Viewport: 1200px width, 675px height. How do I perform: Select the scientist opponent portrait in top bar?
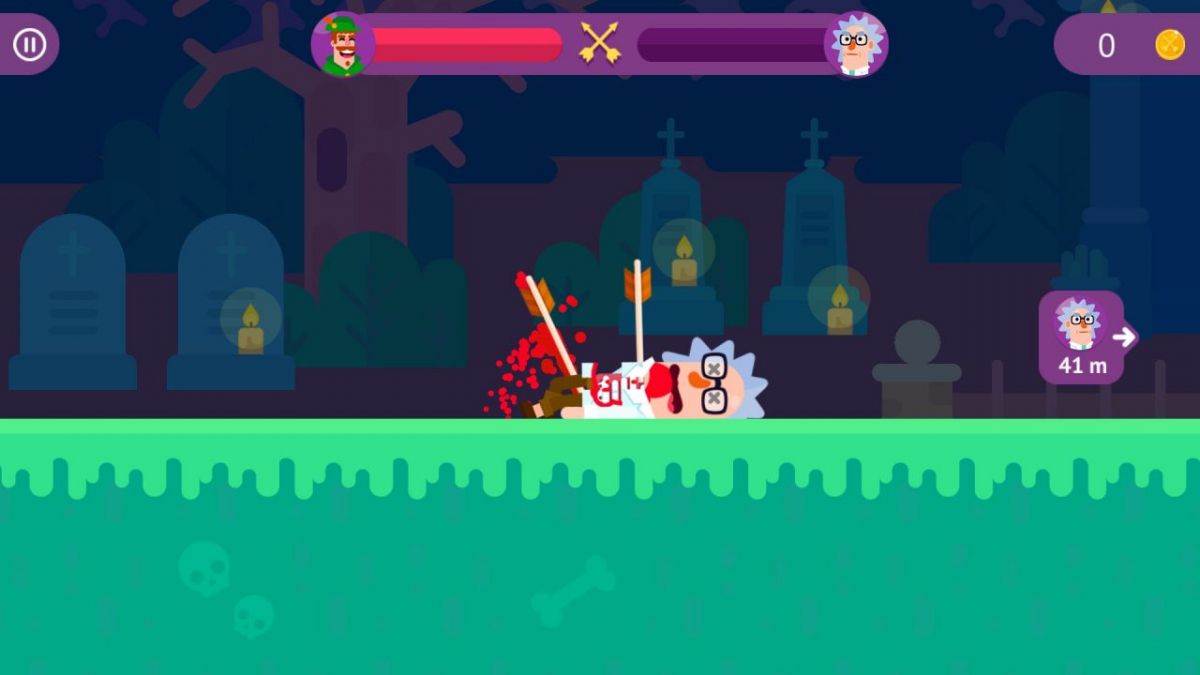pyautogui.click(x=855, y=45)
